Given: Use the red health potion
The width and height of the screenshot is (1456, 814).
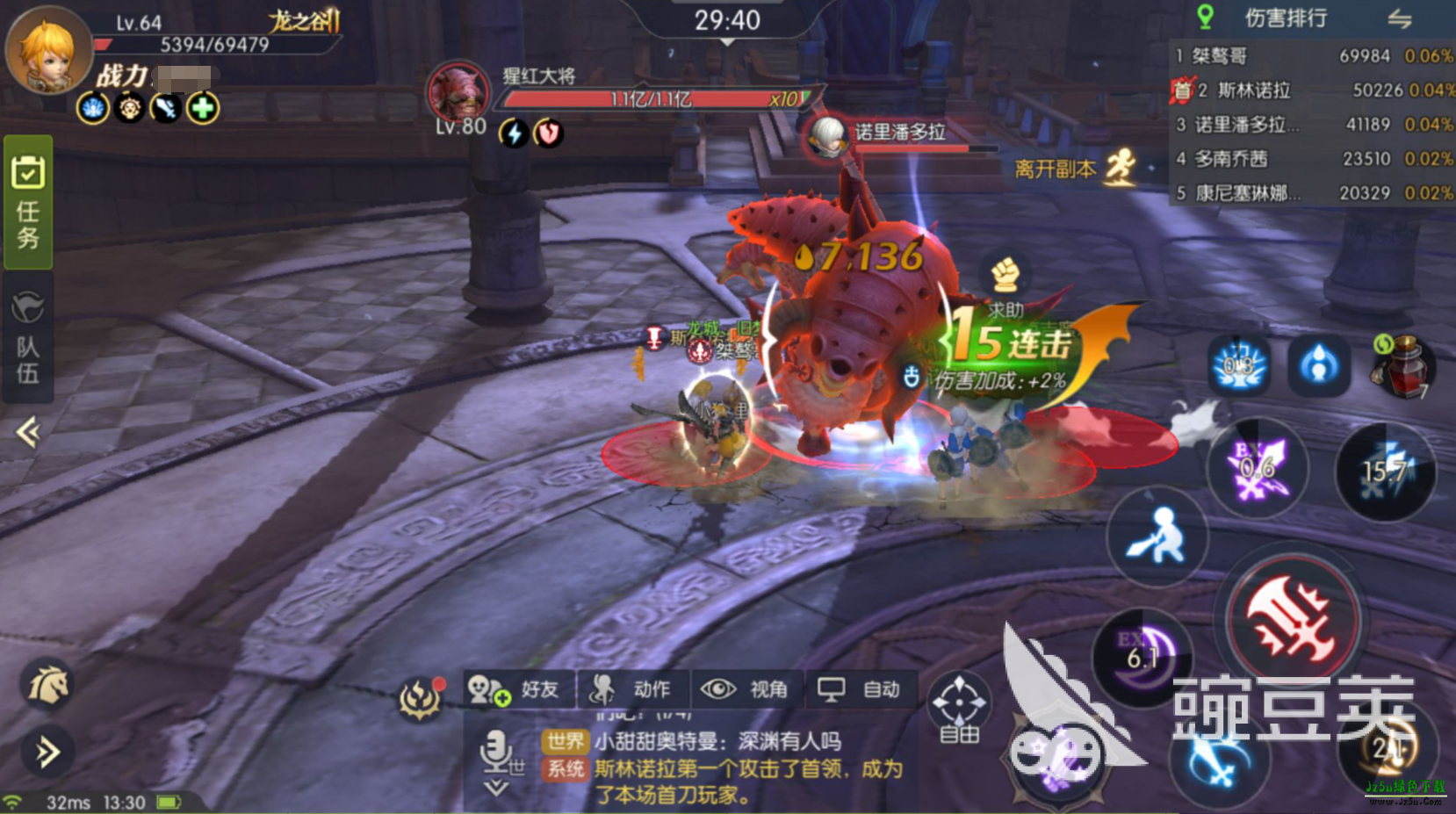Looking at the screenshot, I should pyautogui.click(x=1403, y=364).
